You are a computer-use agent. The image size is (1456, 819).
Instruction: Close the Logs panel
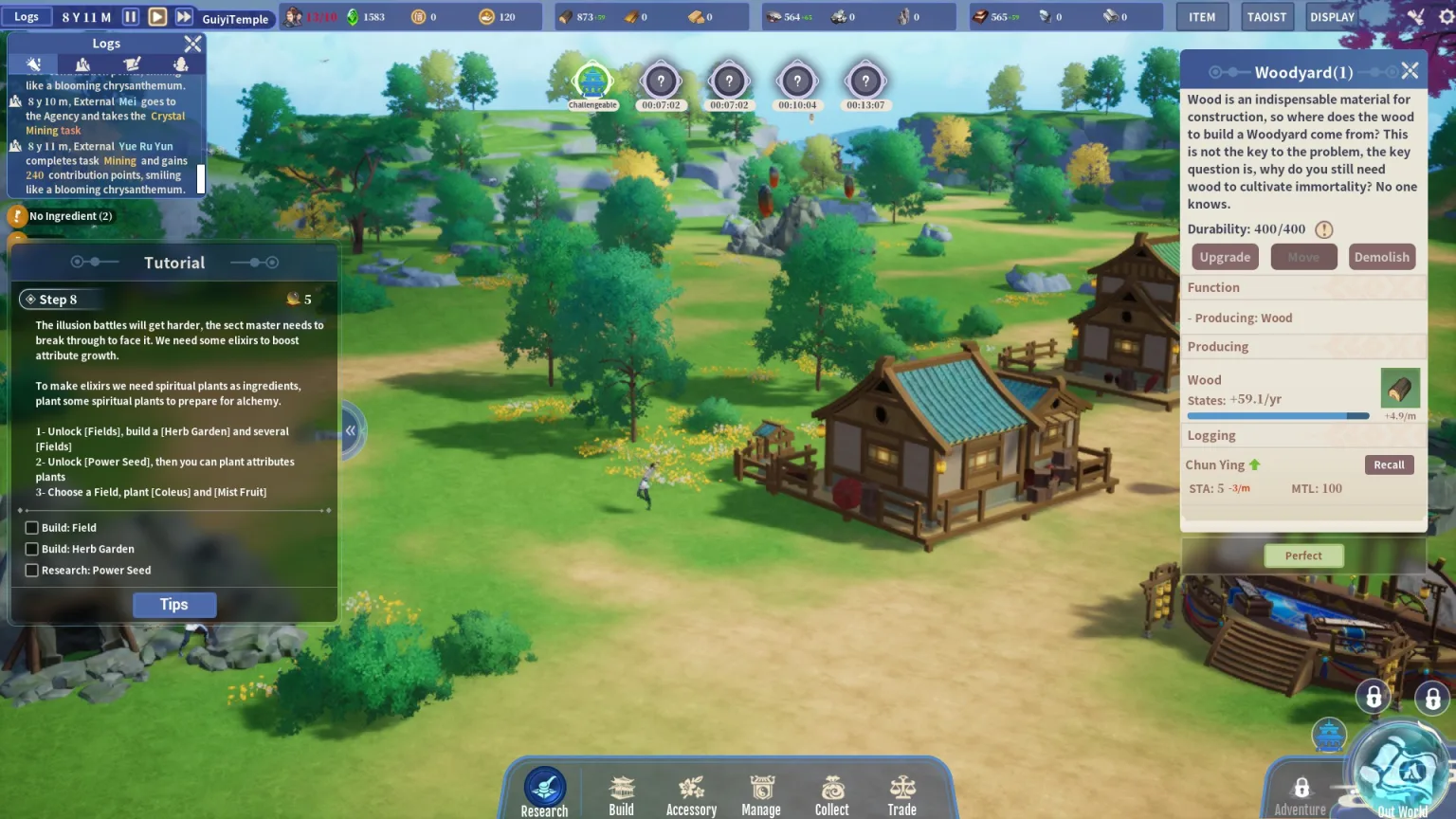pyautogui.click(x=192, y=44)
